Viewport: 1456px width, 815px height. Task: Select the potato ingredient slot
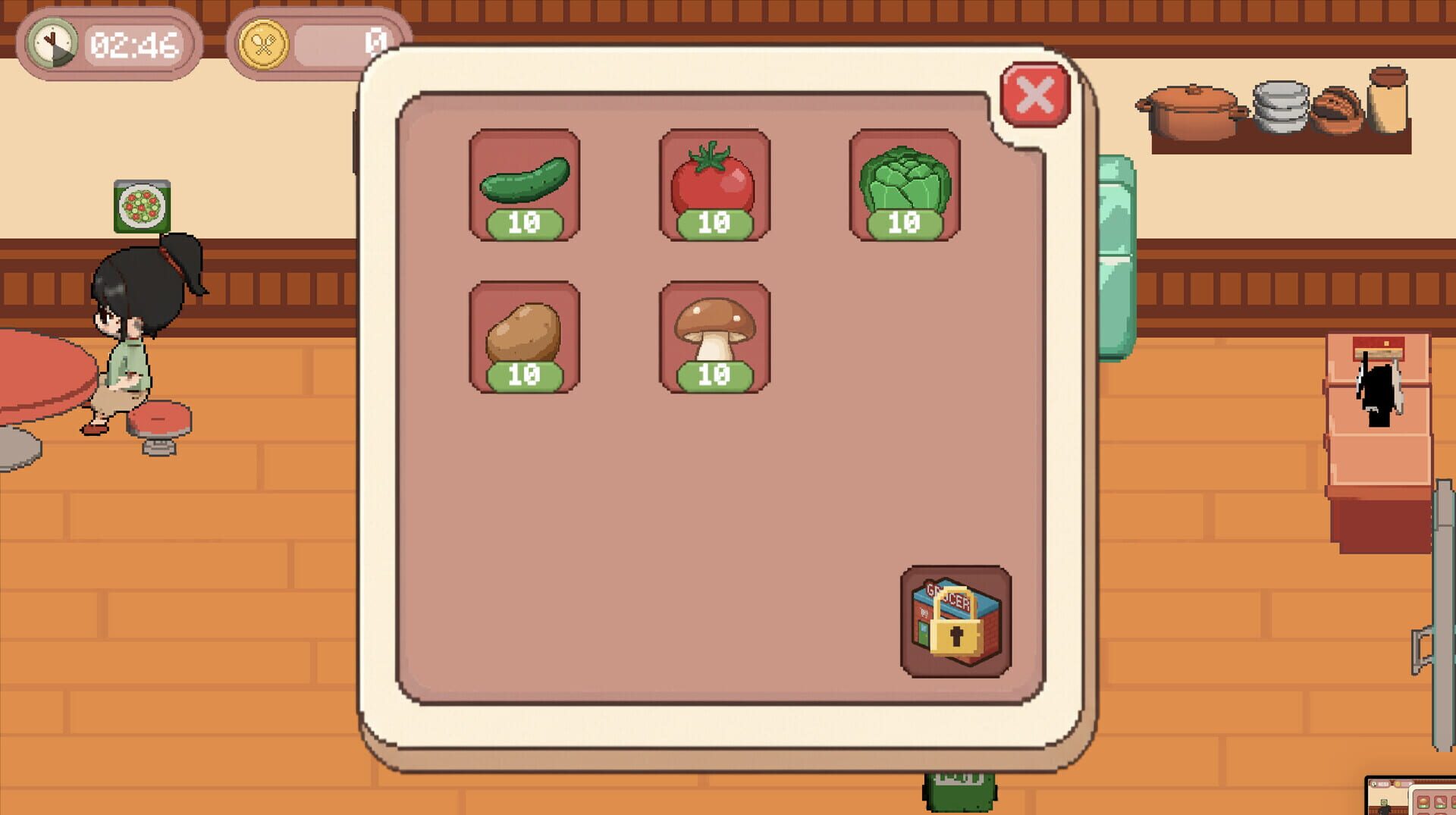click(x=526, y=337)
